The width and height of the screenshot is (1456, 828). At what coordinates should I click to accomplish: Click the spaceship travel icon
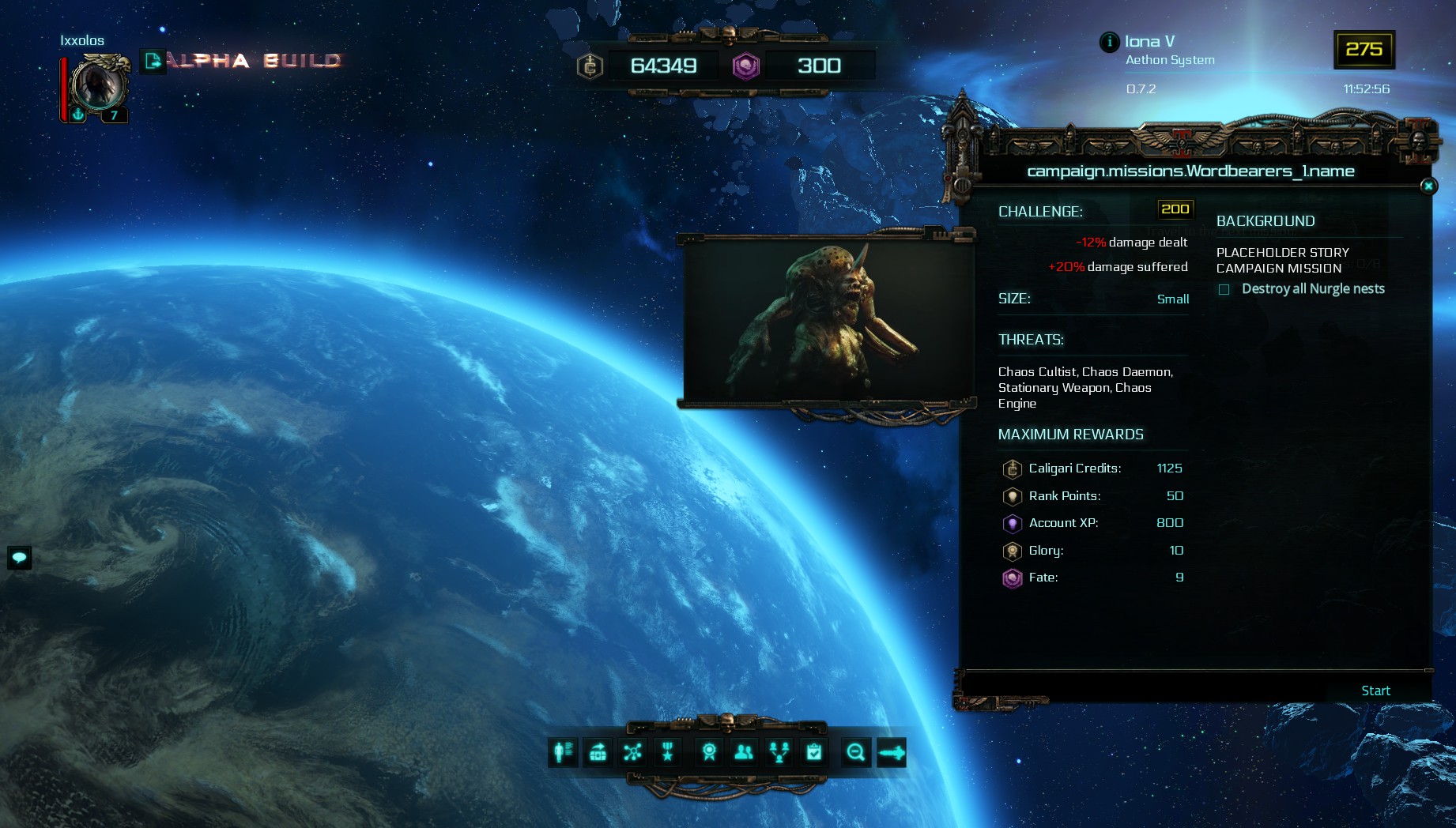click(x=891, y=752)
